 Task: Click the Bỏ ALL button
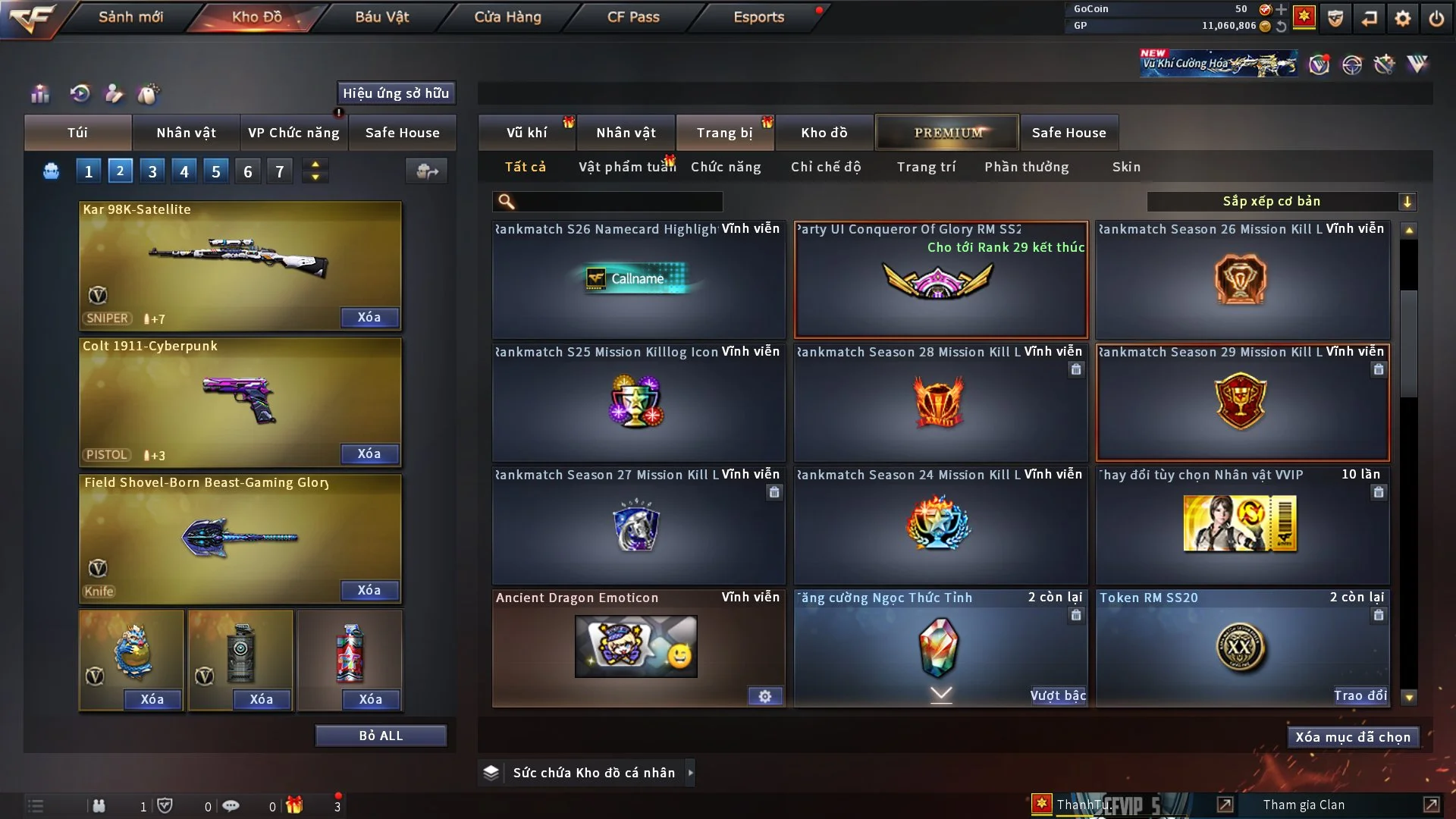pos(381,736)
